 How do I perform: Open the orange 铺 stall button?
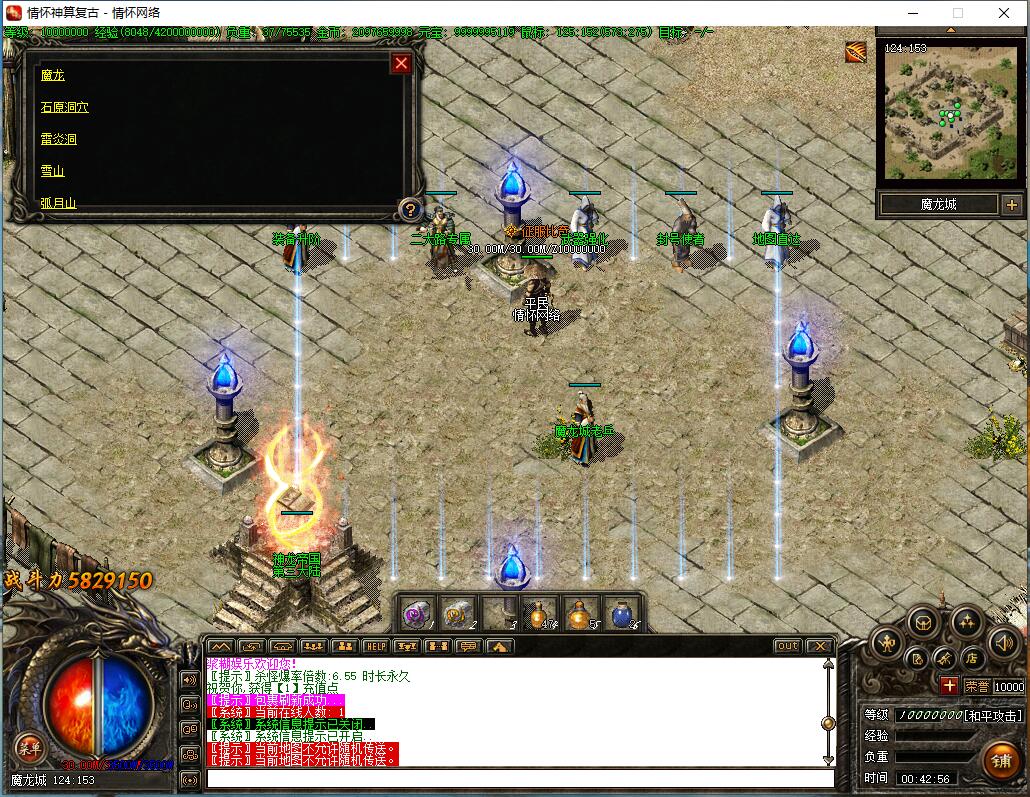[x=999, y=759]
